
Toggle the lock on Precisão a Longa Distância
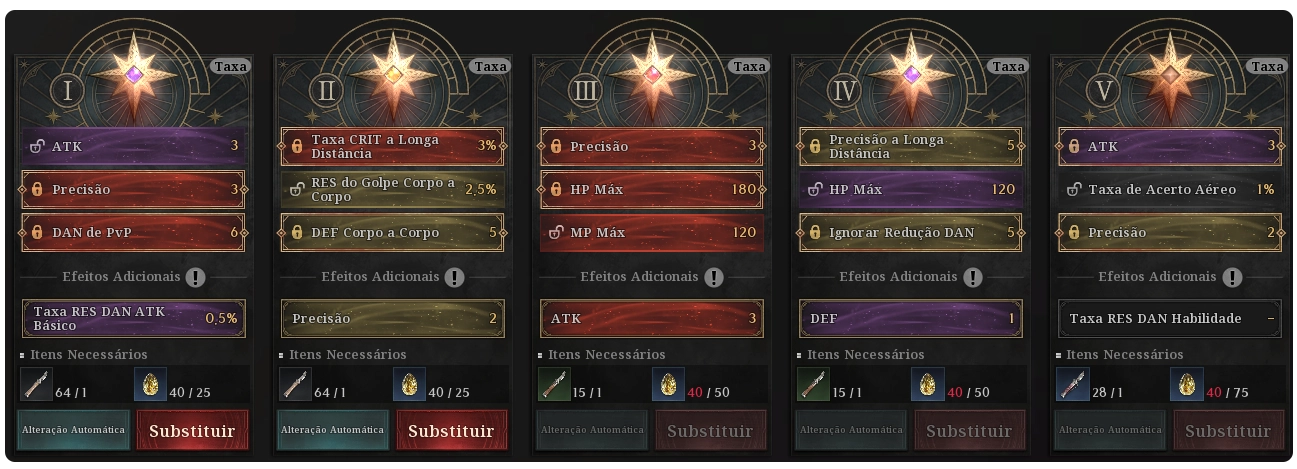815,146
